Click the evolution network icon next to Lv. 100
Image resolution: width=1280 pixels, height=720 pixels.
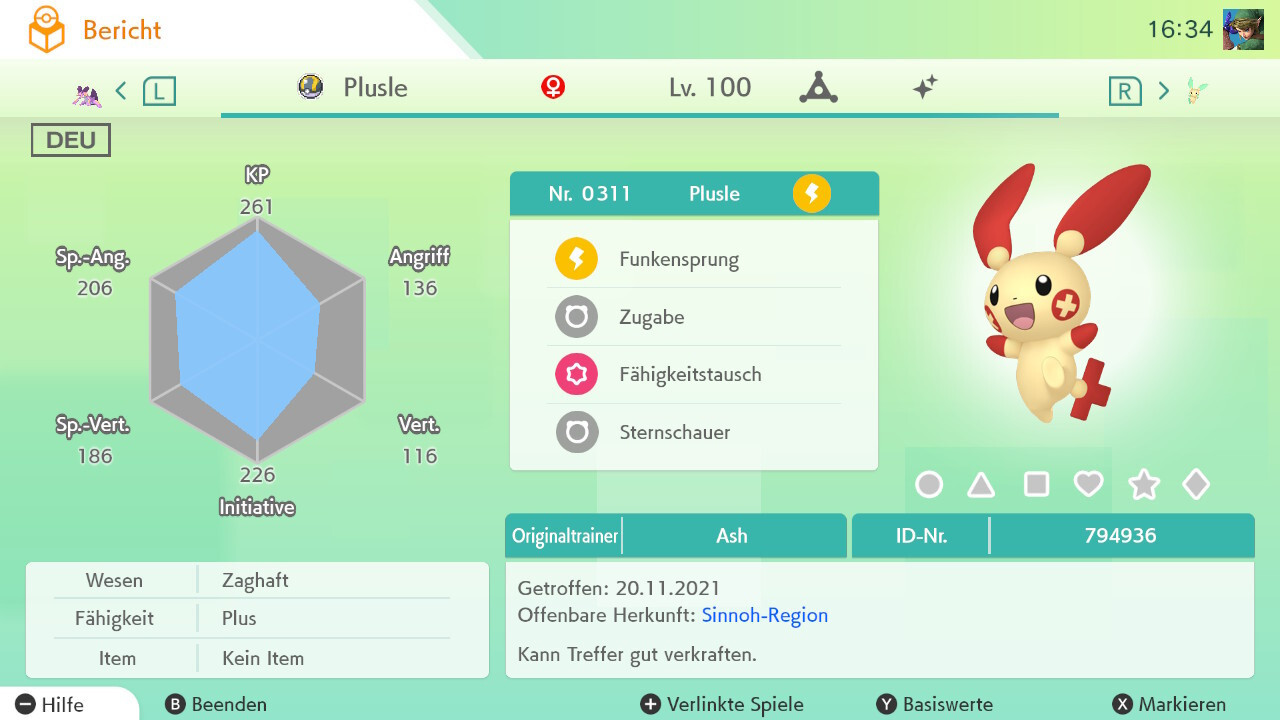(x=820, y=87)
